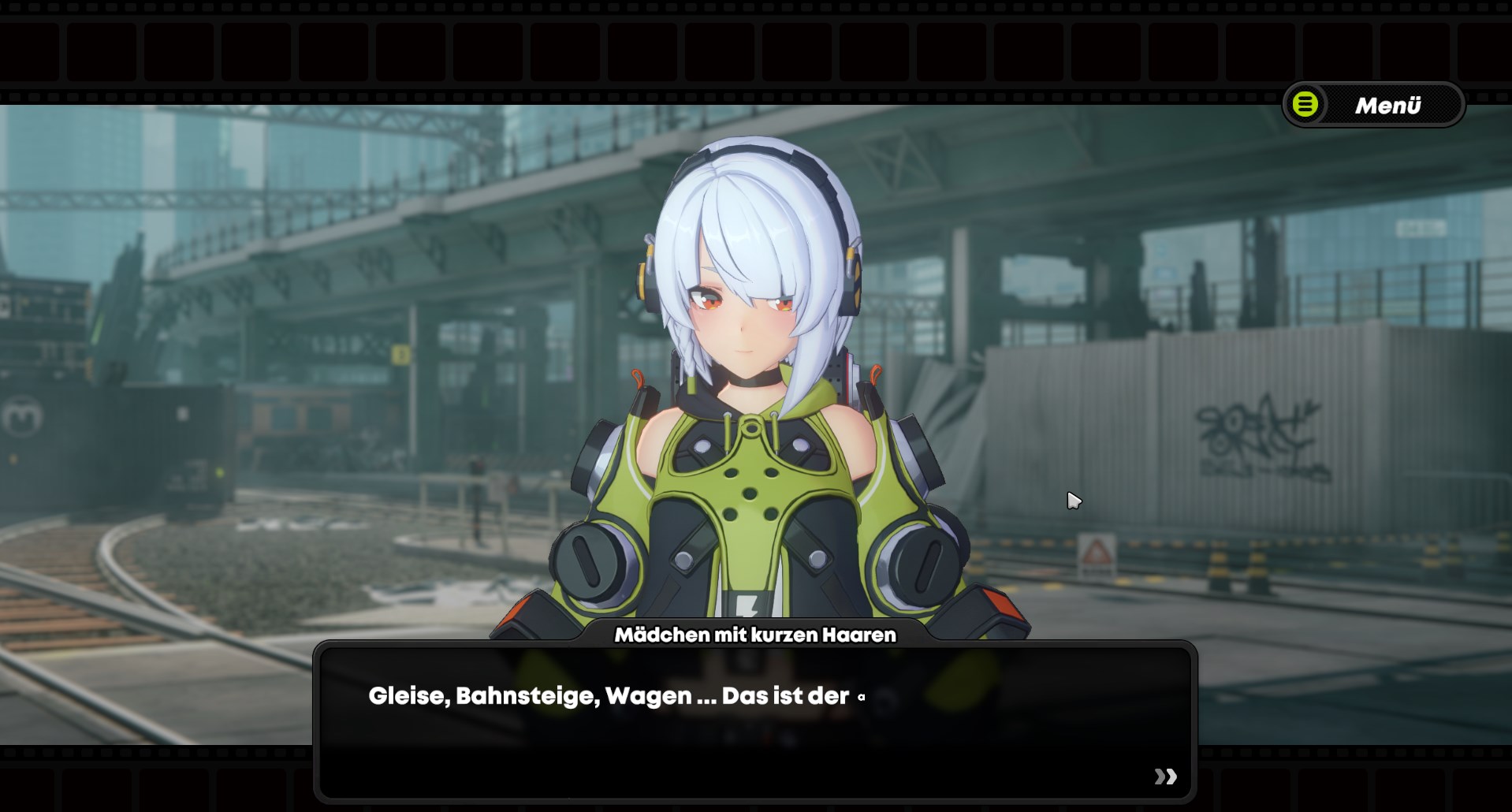Viewport: 1512px width, 812px height.
Task: Open the Menü button
Action: (1373, 105)
